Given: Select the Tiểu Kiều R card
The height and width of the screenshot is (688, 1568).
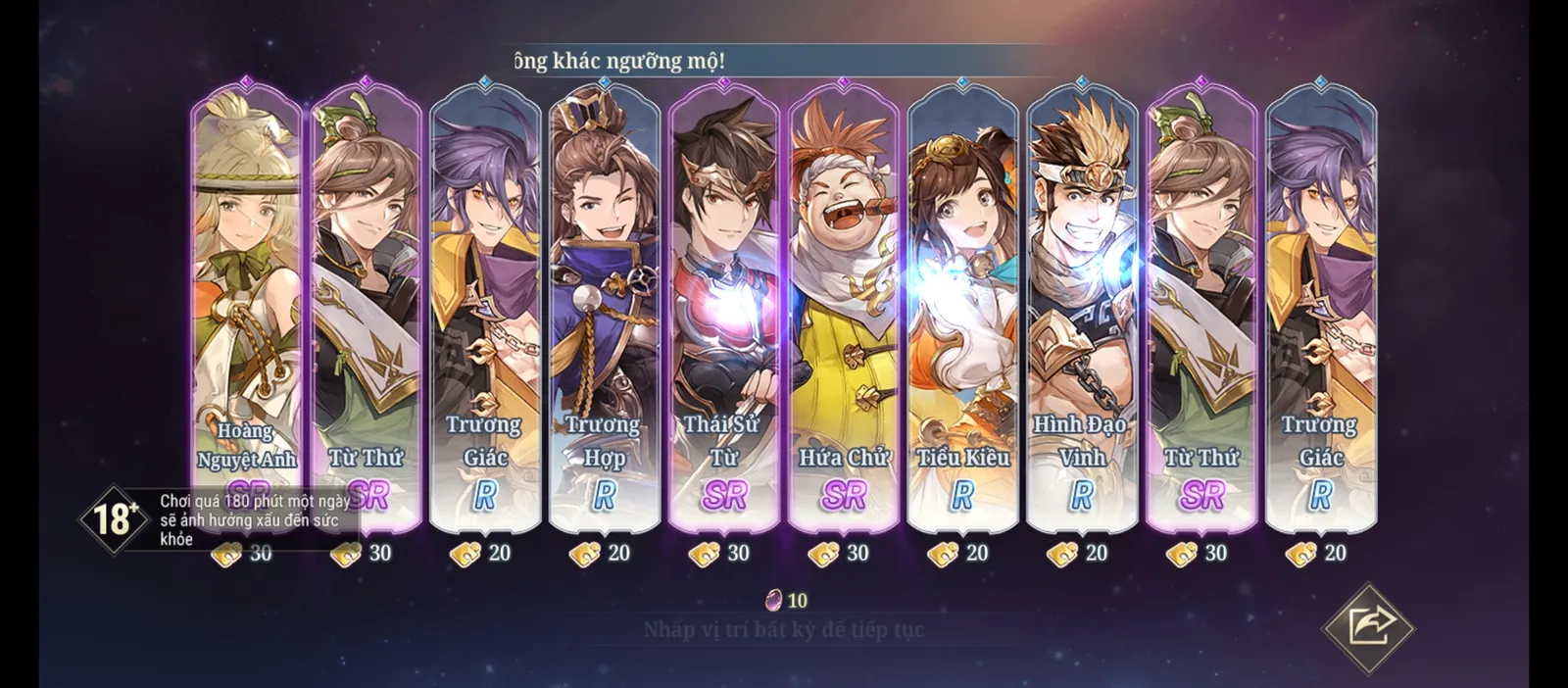Looking at the screenshot, I should tap(962, 304).
